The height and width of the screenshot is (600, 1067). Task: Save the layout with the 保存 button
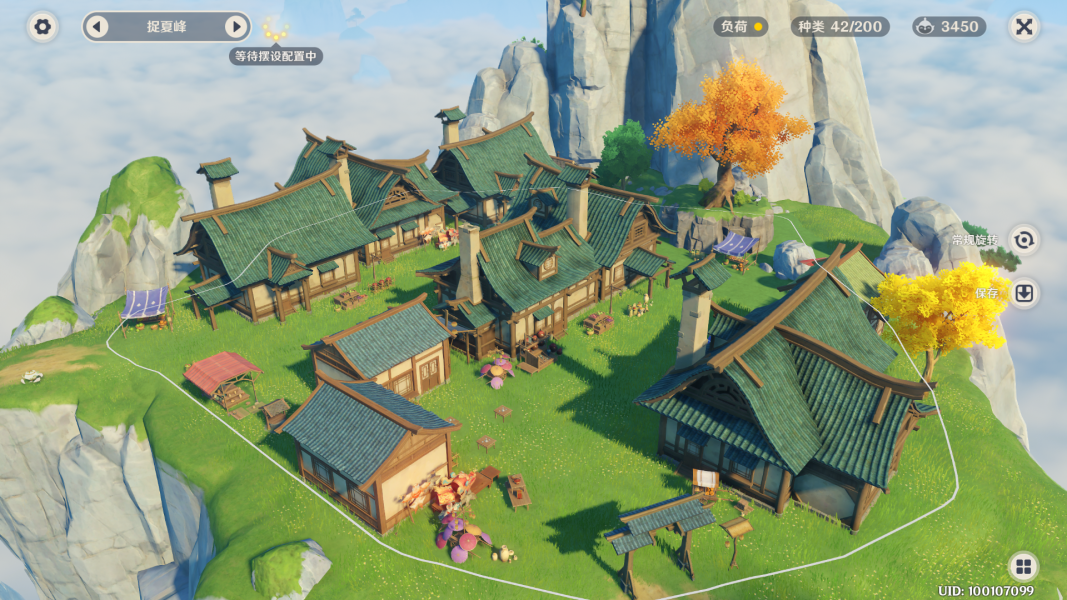pyautogui.click(x=1023, y=293)
